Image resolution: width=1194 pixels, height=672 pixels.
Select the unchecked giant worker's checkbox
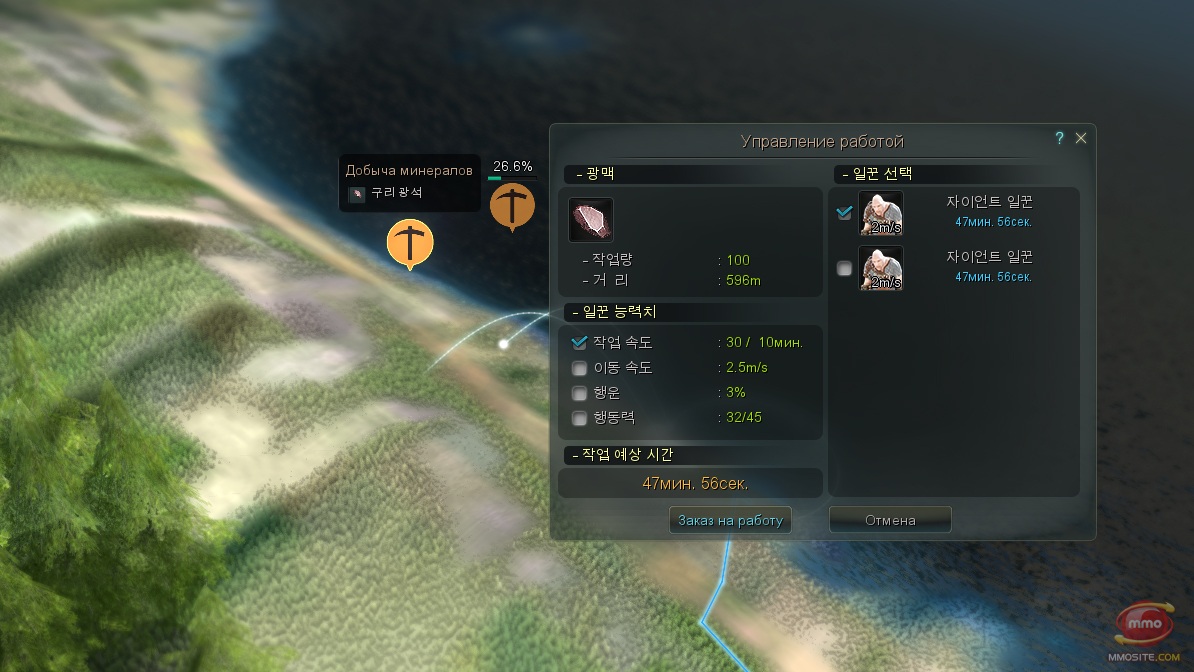click(845, 268)
